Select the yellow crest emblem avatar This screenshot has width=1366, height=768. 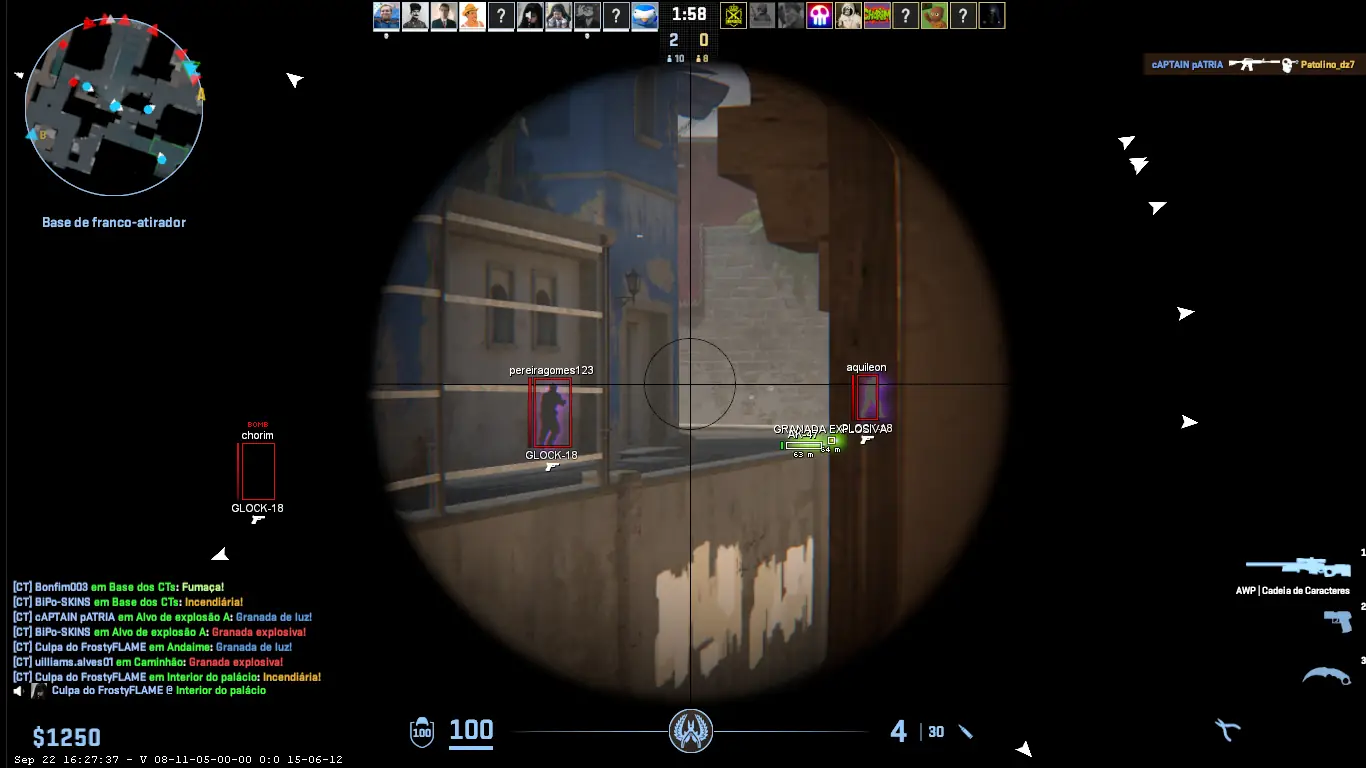(x=733, y=15)
